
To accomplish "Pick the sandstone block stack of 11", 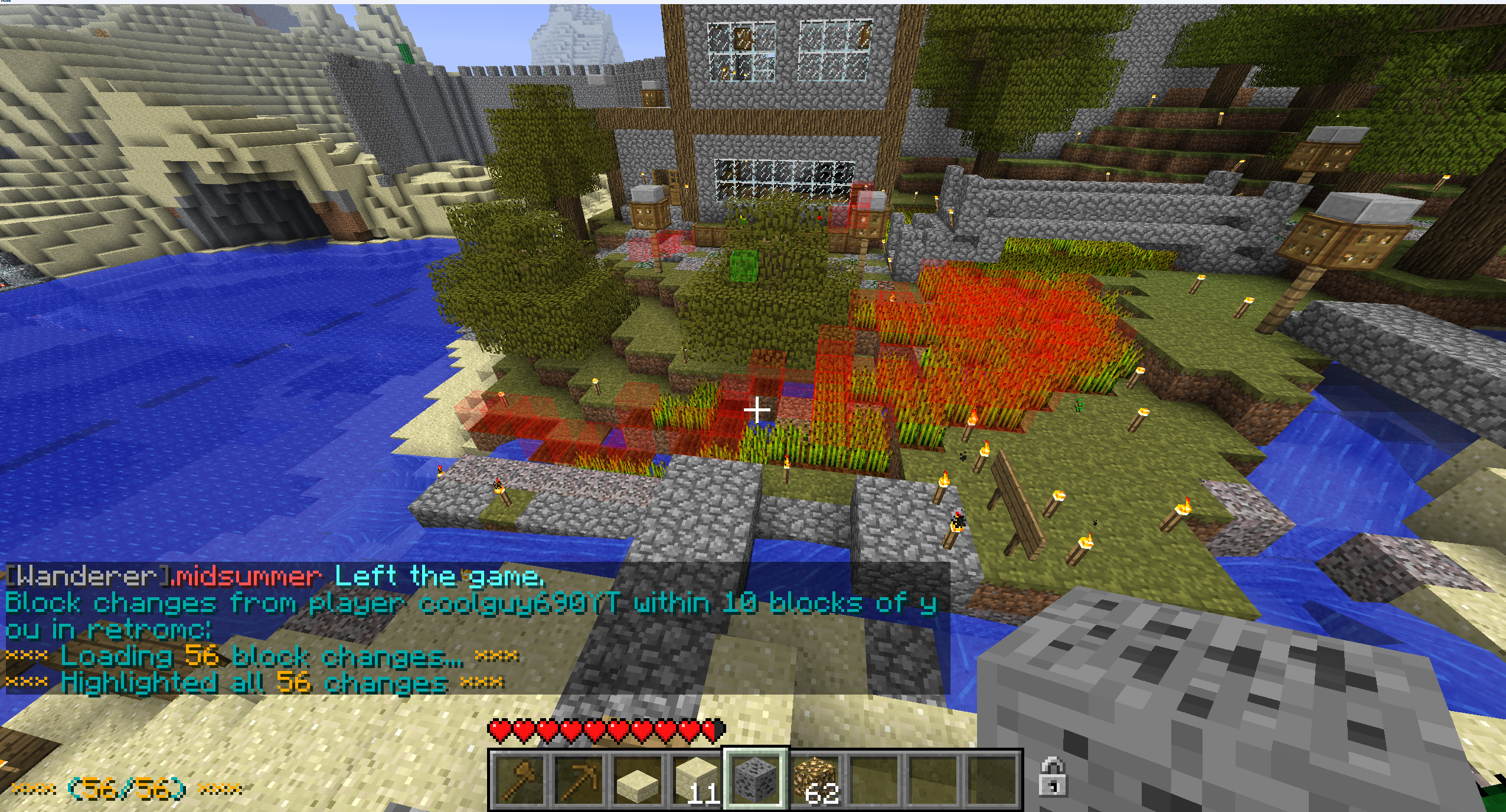I will 697,780.
